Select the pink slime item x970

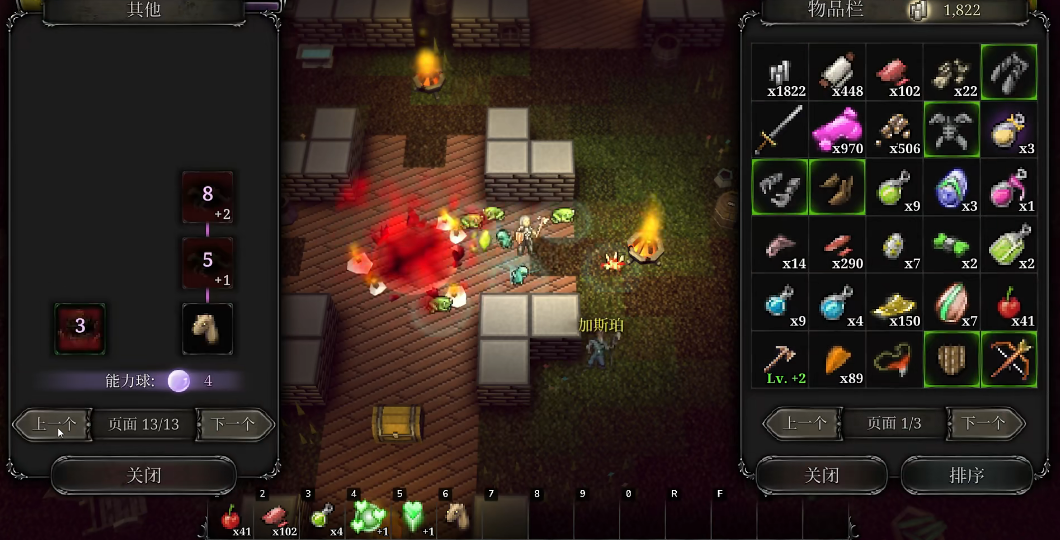click(x=837, y=129)
